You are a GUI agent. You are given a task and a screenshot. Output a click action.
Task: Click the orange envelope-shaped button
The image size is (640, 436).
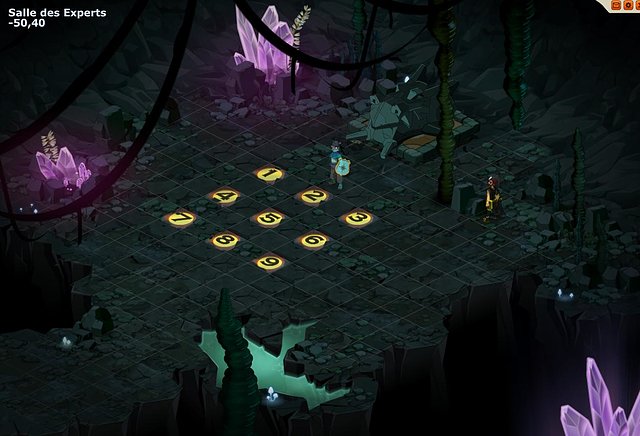click(x=616, y=5)
